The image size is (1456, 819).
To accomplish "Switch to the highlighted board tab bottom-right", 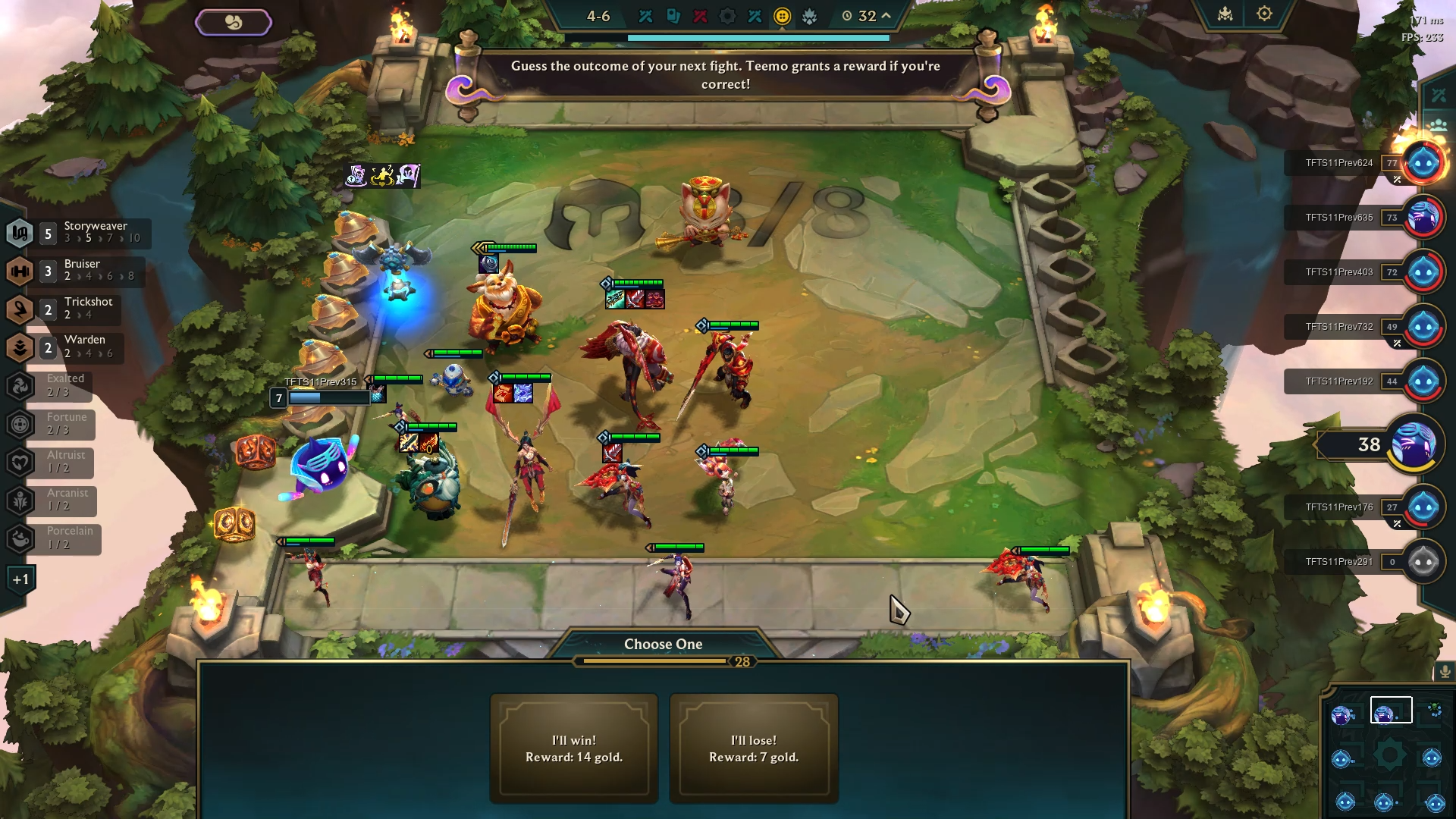I will [1392, 709].
